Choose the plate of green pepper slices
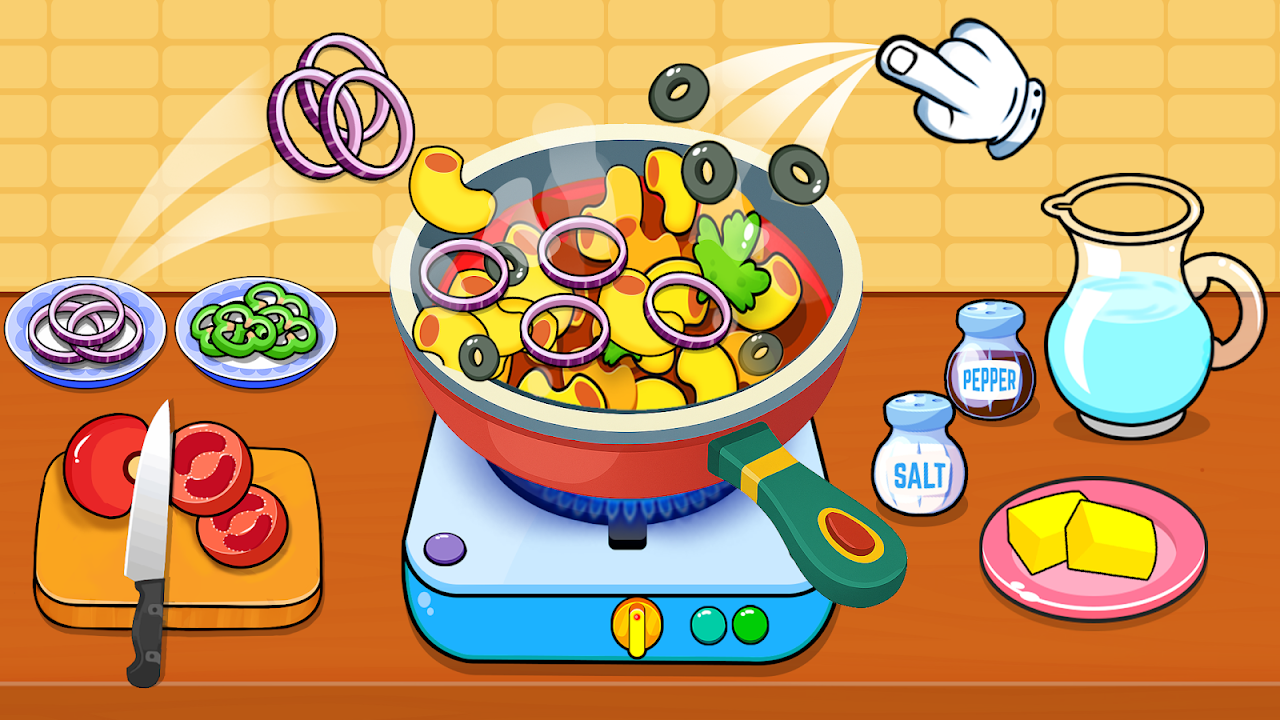1280x720 pixels. (255, 328)
